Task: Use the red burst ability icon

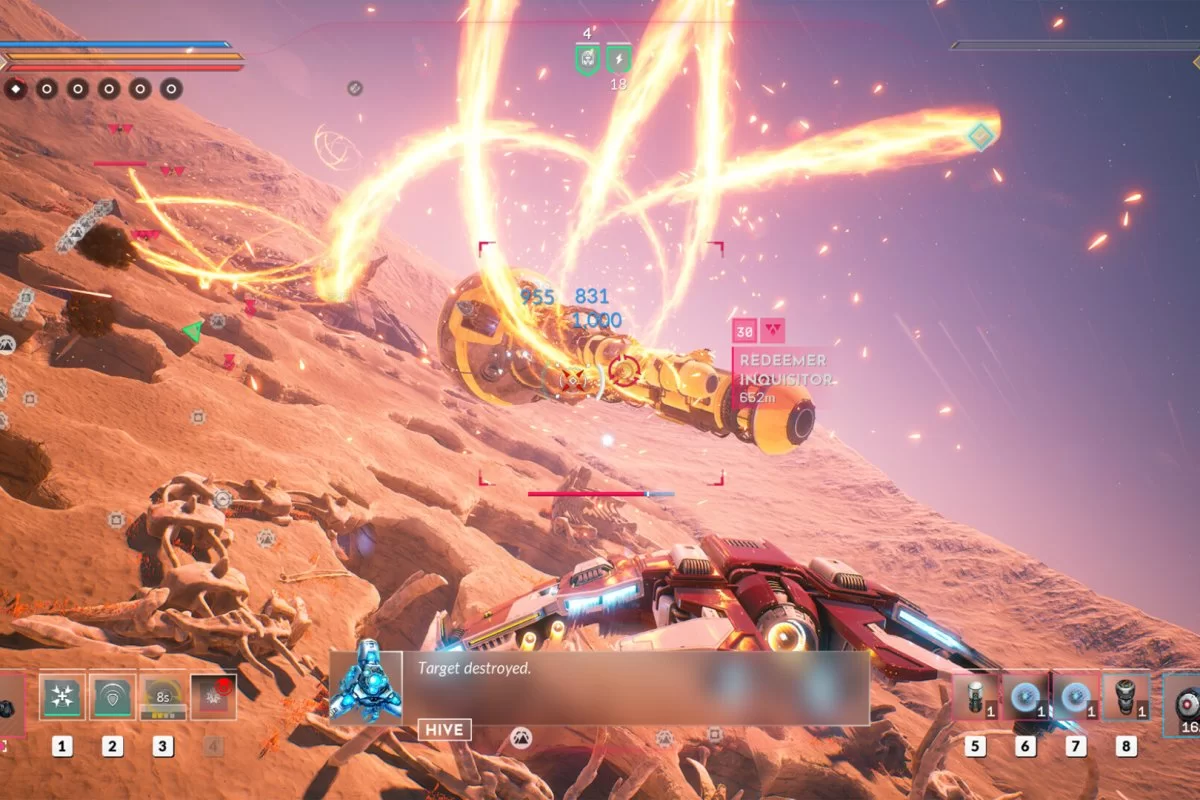Action: click(x=213, y=696)
